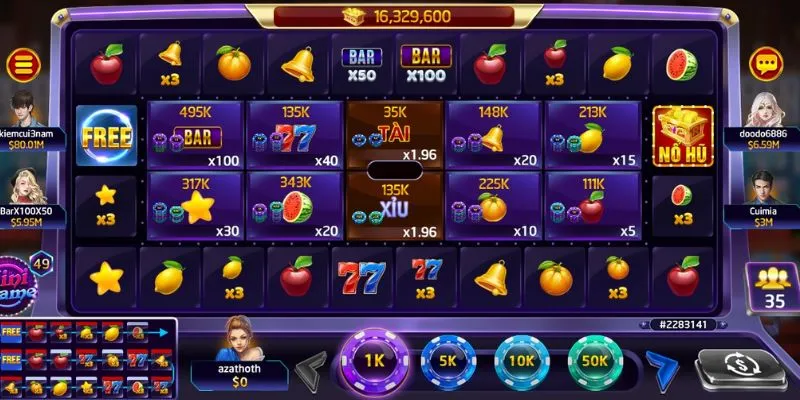Pick the 10K betting chip

pyautogui.click(x=521, y=361)
